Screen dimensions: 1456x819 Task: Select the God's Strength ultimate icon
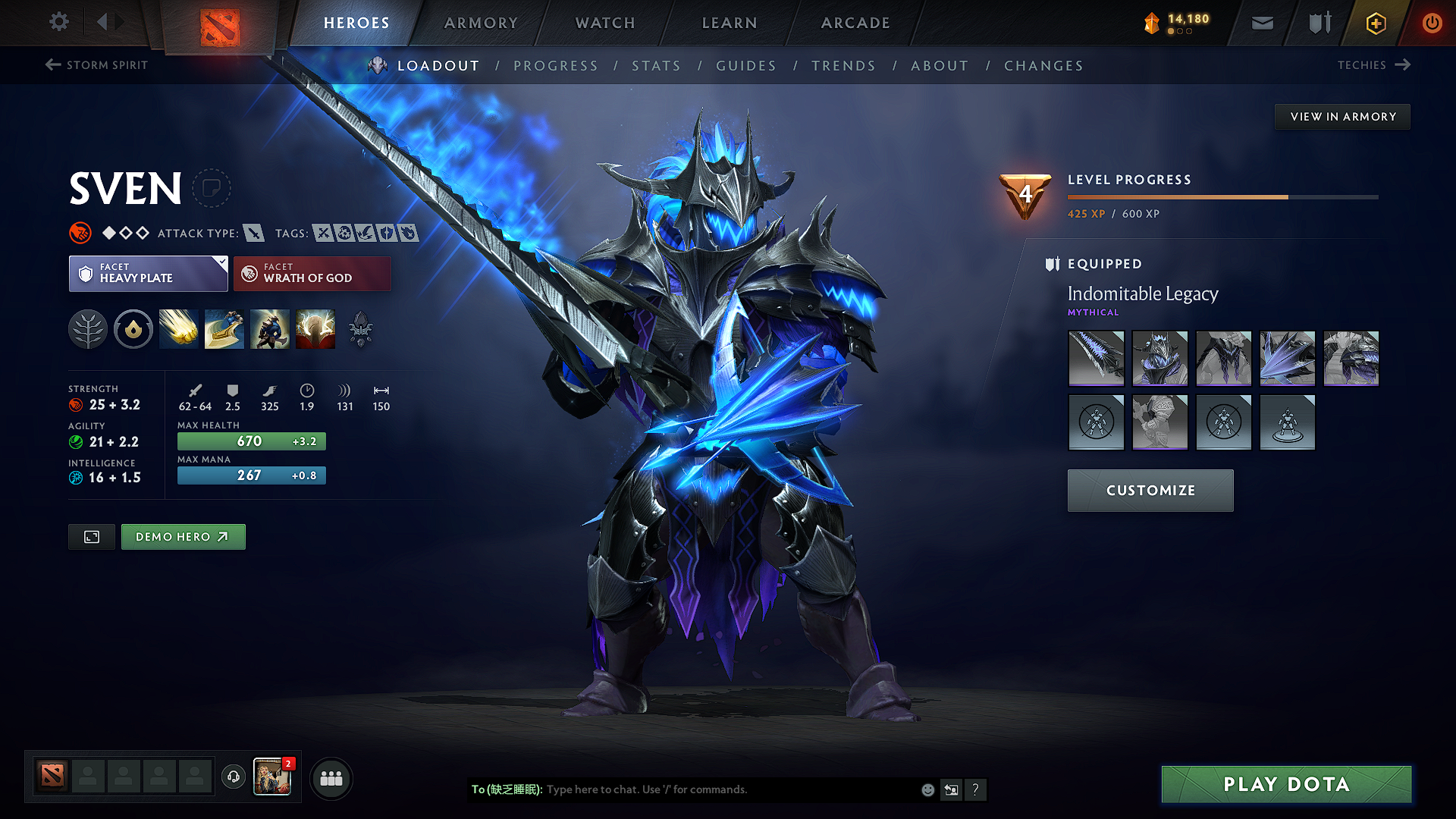pyautogui.click(x=315, y=329)
